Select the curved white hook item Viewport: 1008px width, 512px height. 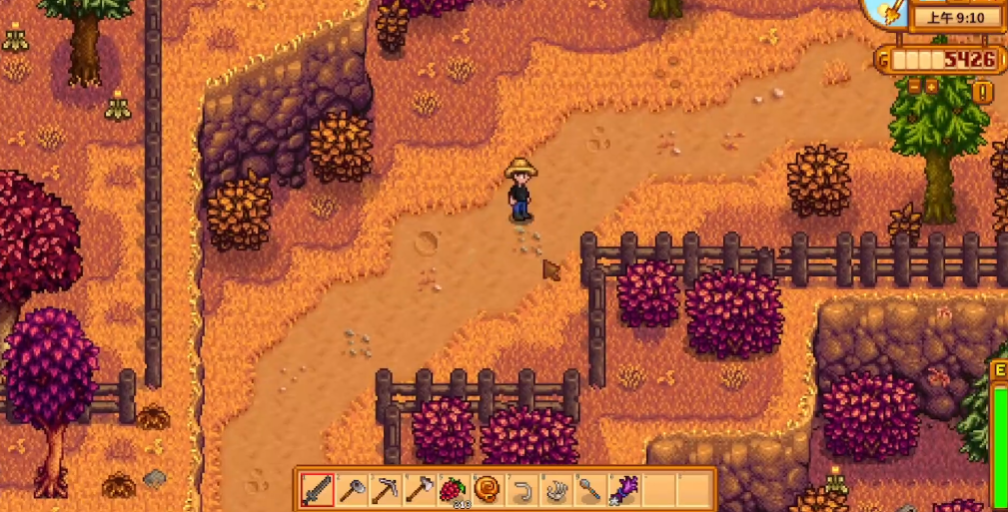[522, 490]
